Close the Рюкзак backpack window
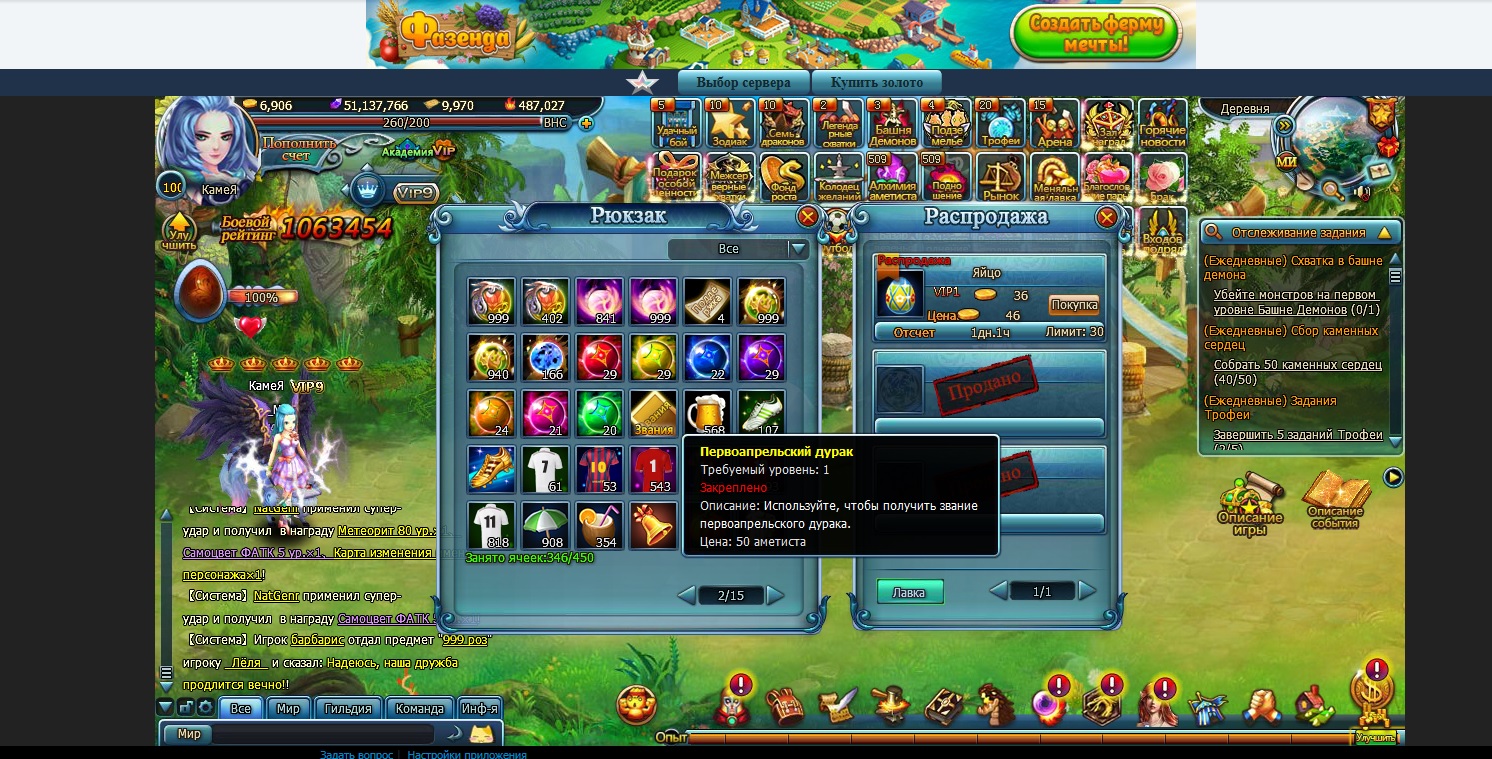The image size is (1492, 759). pyautogui.click(x=807, y=217)
